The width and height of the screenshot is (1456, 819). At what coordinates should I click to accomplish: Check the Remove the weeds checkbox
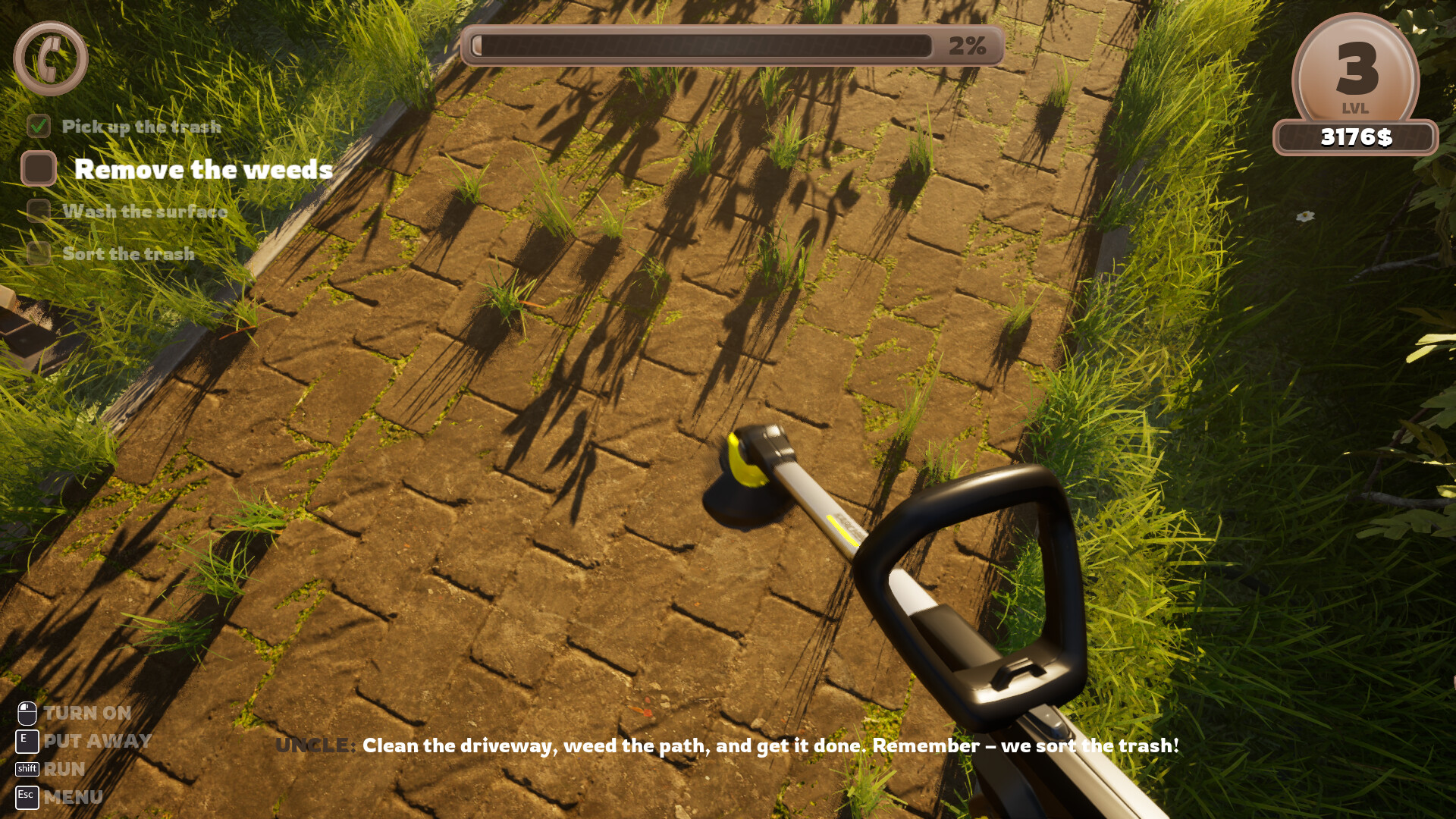coord(38,168)
